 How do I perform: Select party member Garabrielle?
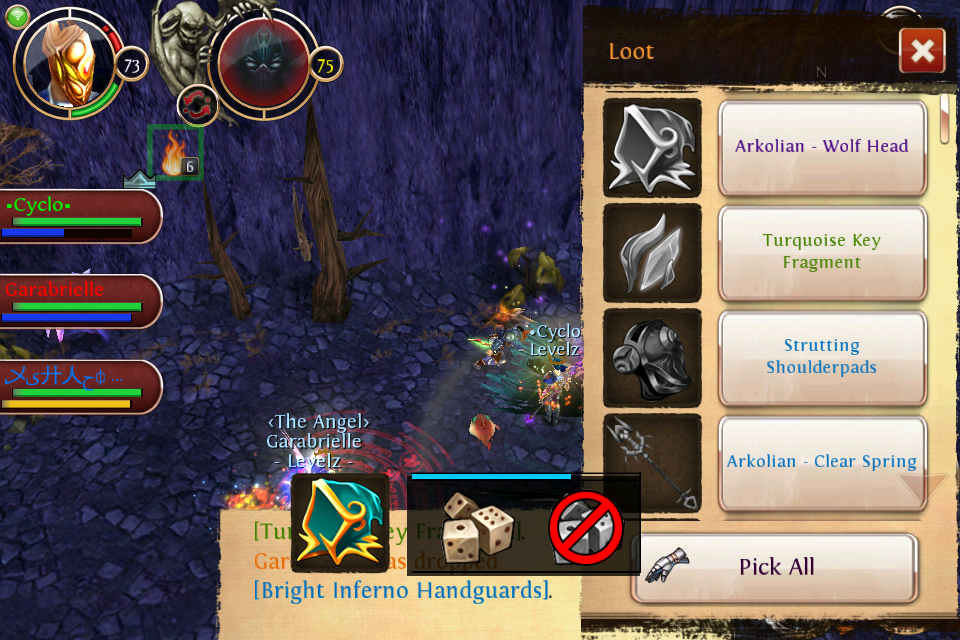click(x=80, y=300)
